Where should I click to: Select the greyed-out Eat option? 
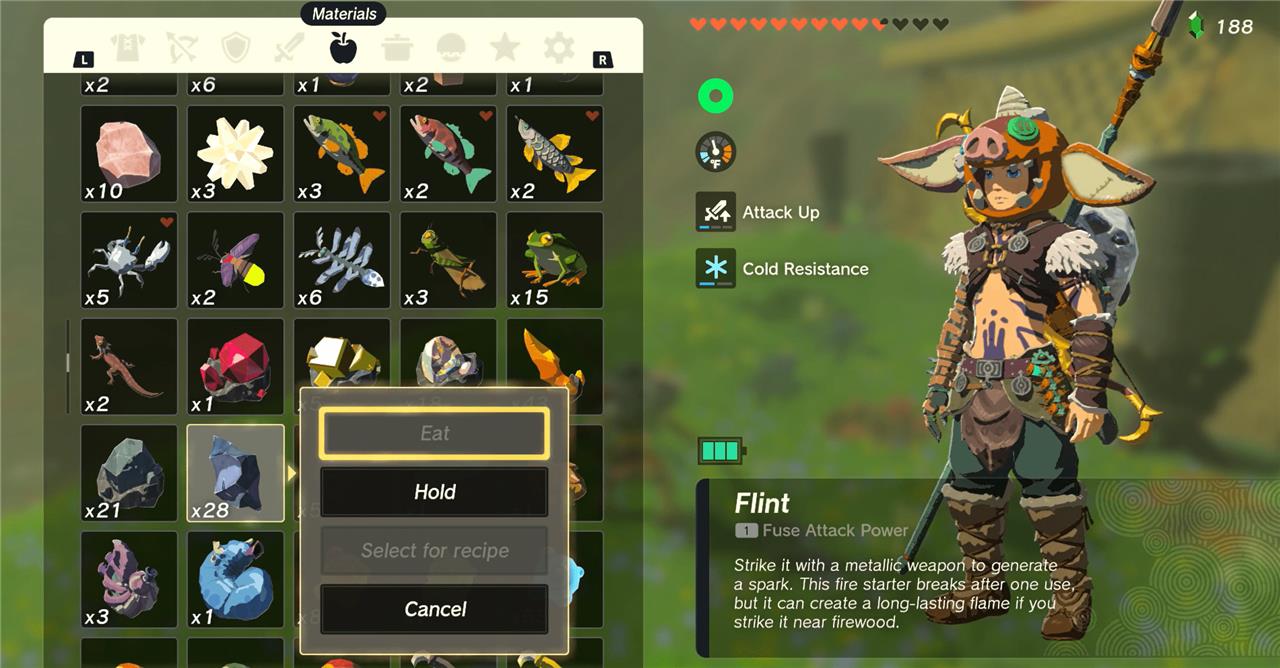click(x=434, y=433)
